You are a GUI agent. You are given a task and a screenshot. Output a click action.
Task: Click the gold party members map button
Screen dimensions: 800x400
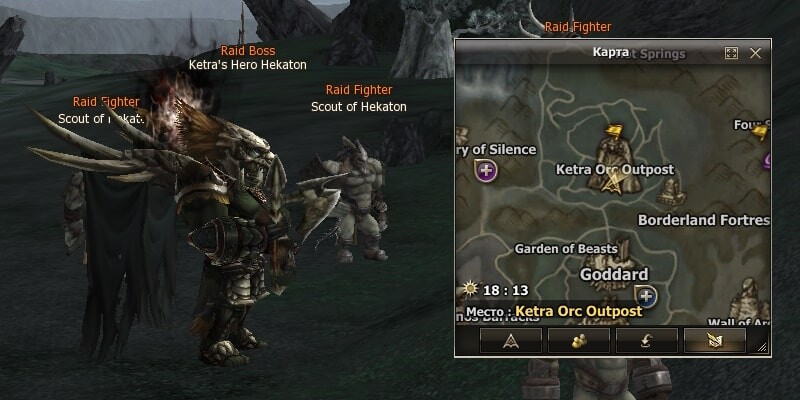[579, 341]
